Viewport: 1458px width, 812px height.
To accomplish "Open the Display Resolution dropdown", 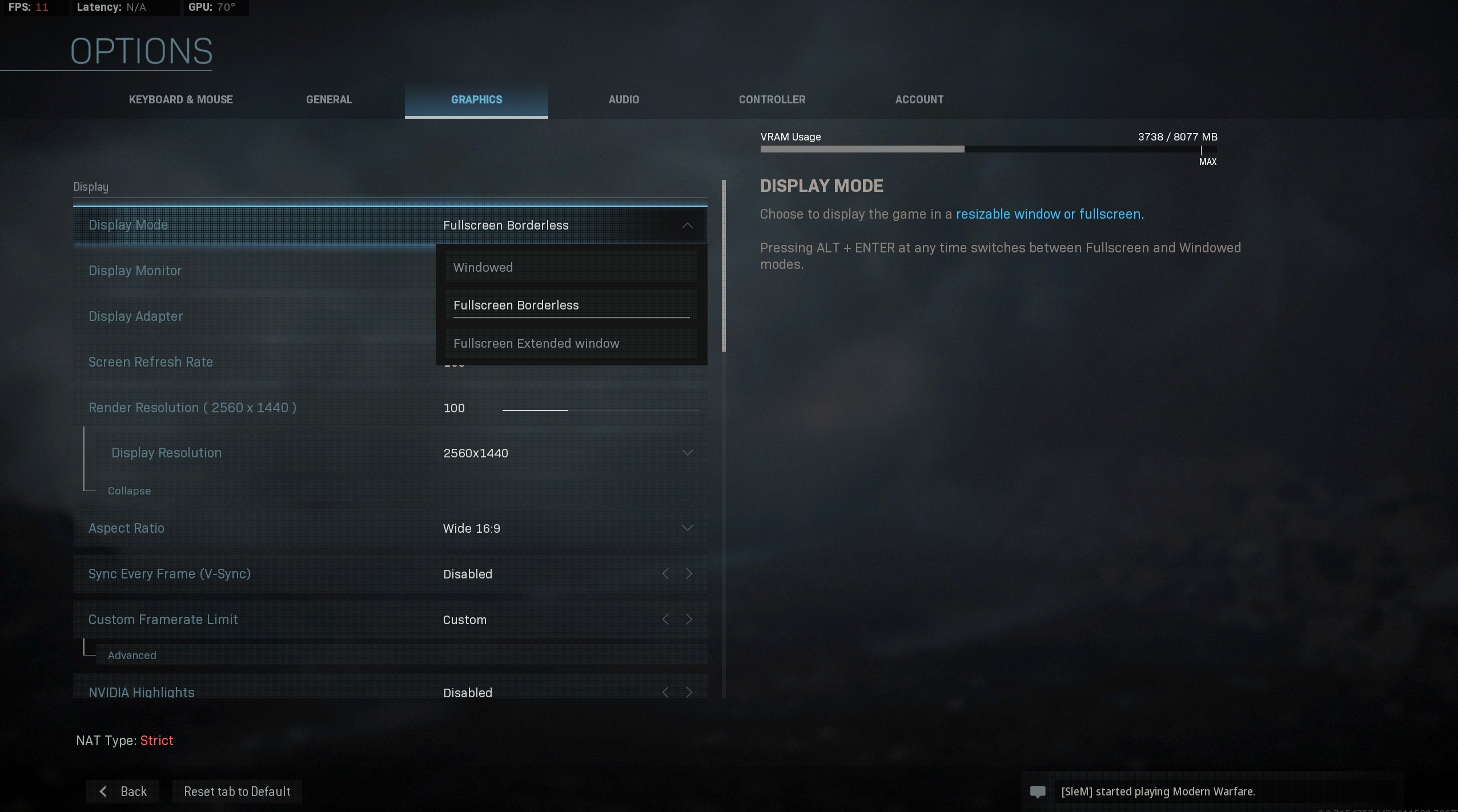I will pos(687,452).
